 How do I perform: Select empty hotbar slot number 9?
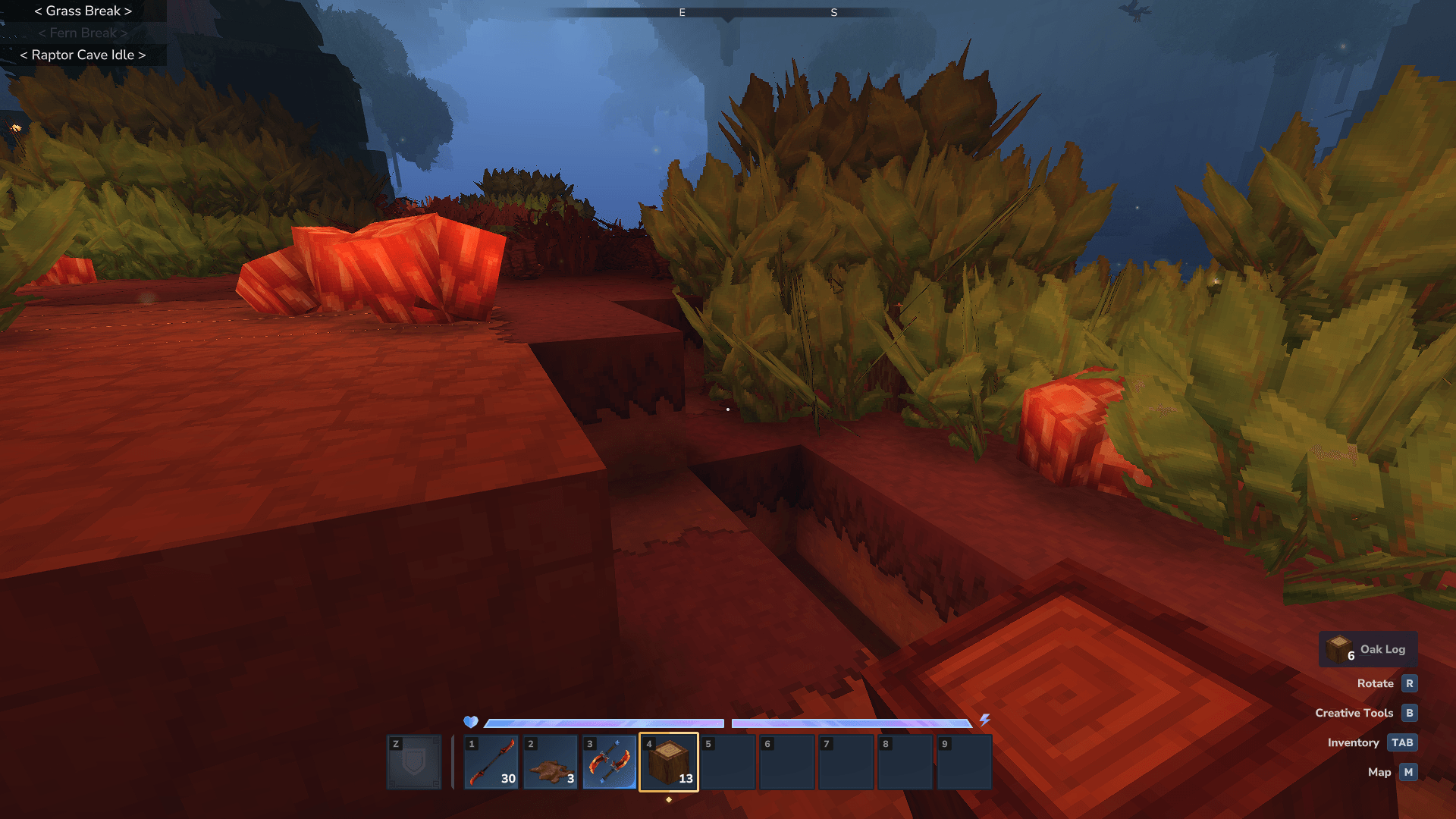click(x=964, y=762)
